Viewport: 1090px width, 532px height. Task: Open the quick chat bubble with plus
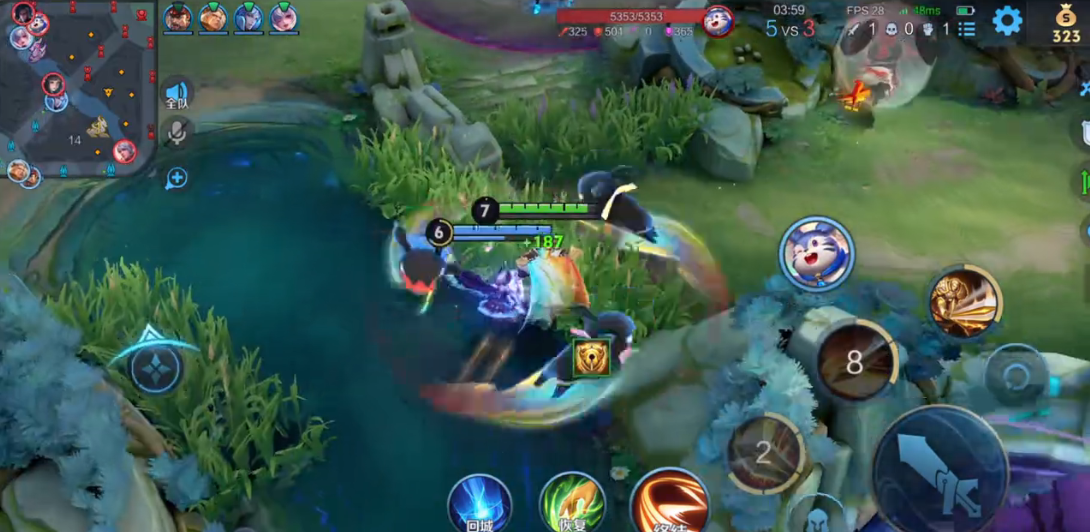177,178
